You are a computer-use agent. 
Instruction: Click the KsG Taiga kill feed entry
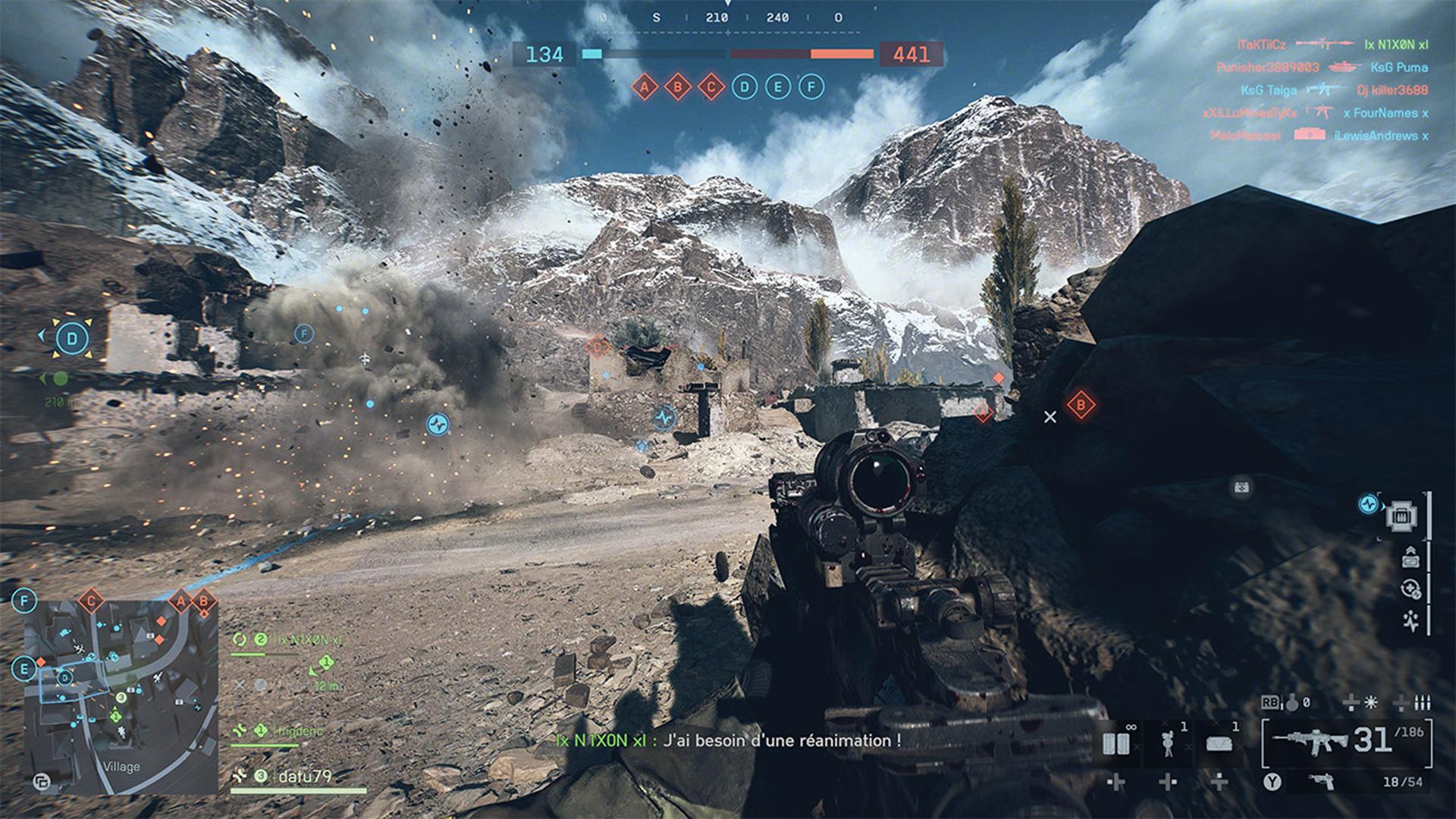coord(1269,90)
